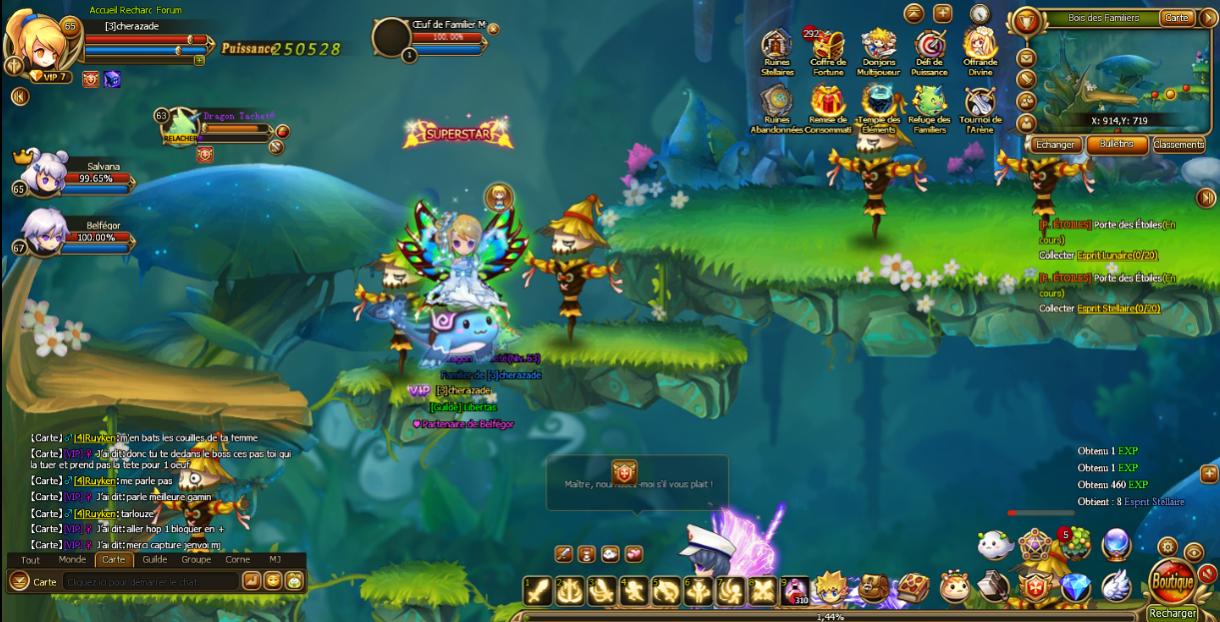Enter Donjons Multijoueur

879,46
